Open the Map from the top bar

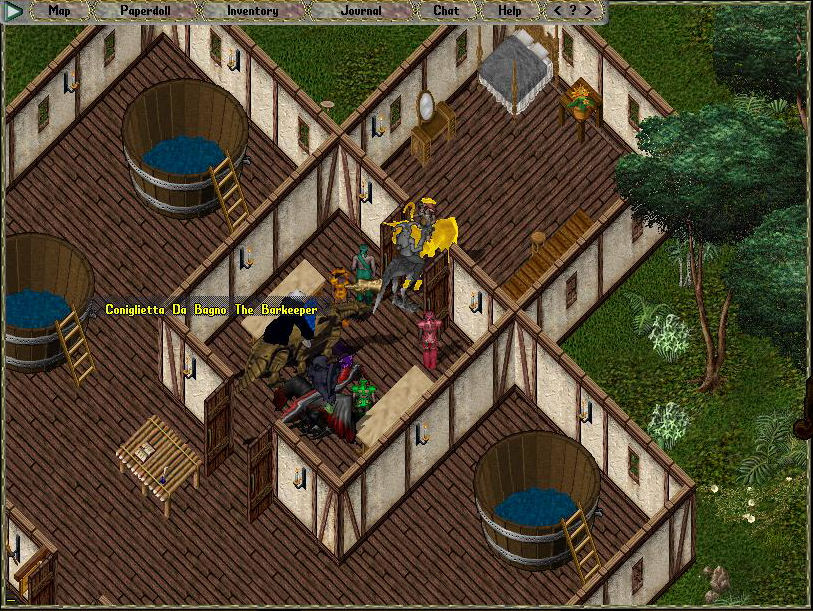click(x=59, y=11)
